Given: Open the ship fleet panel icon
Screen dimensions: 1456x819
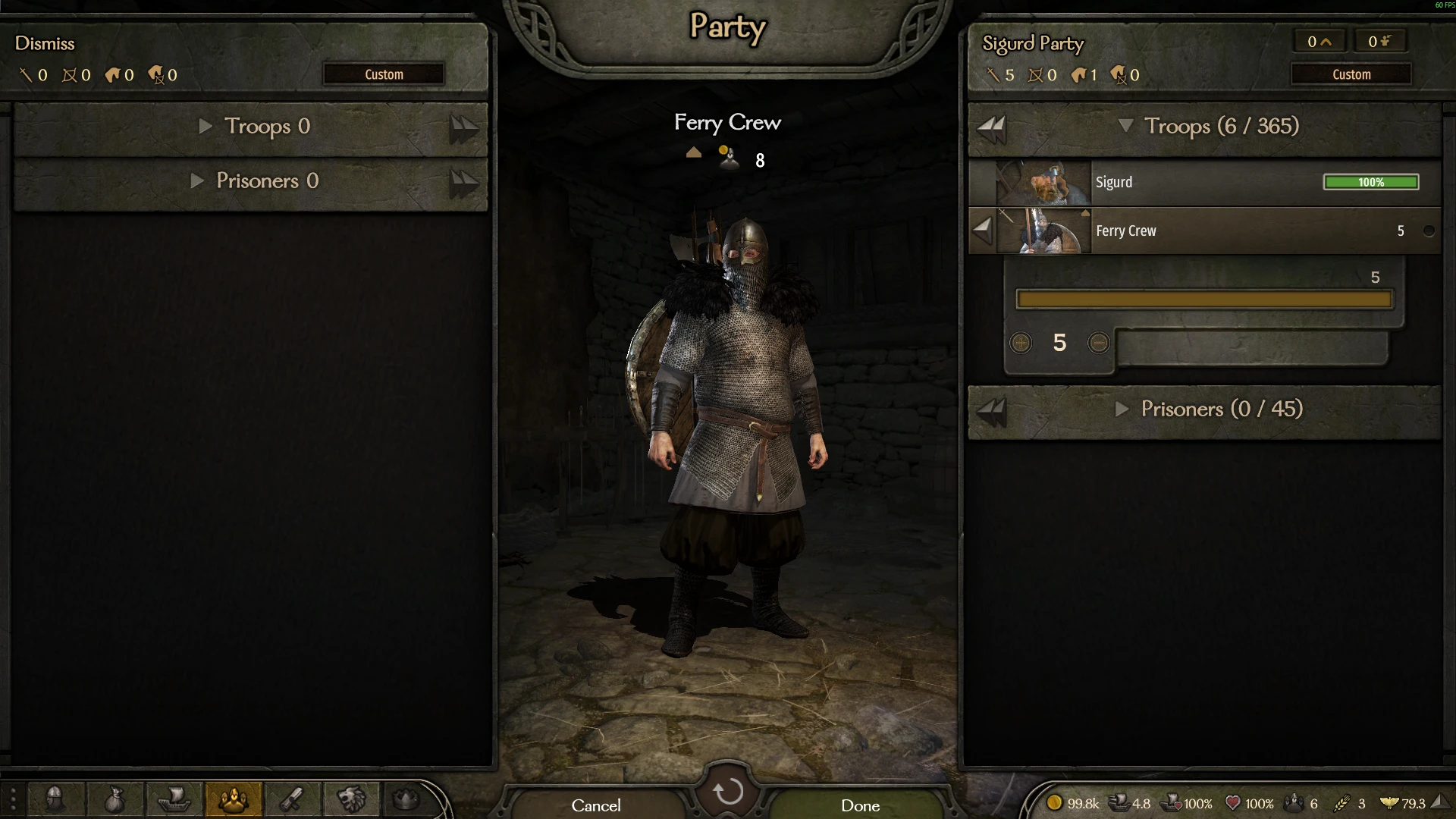Looking at the screenshot, I should pos(174,800).
